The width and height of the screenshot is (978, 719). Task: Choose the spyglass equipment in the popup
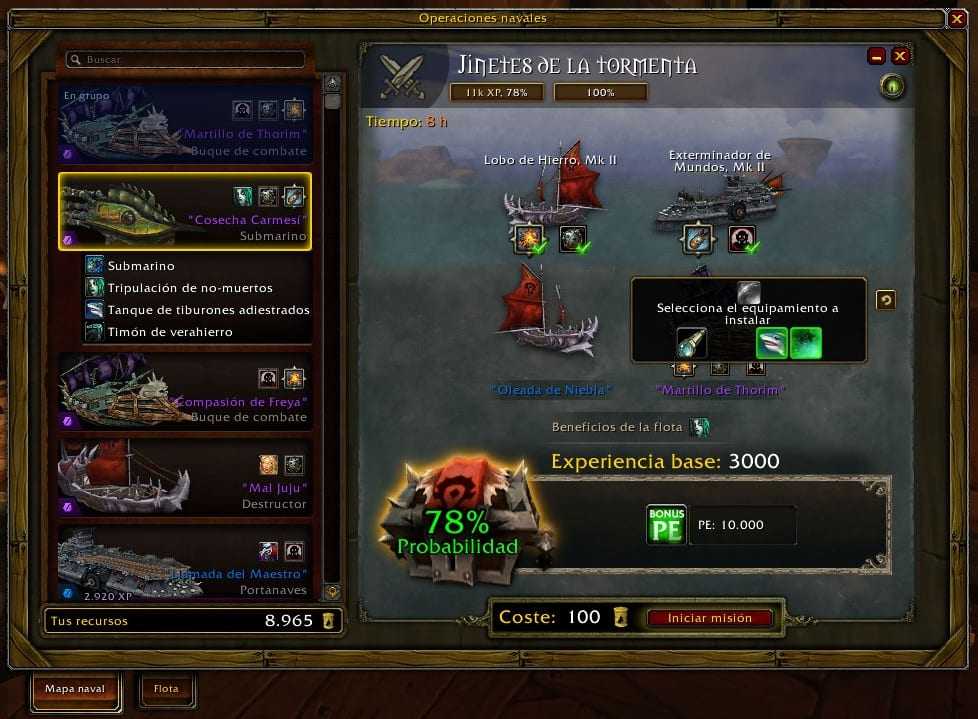pos(692,343)
